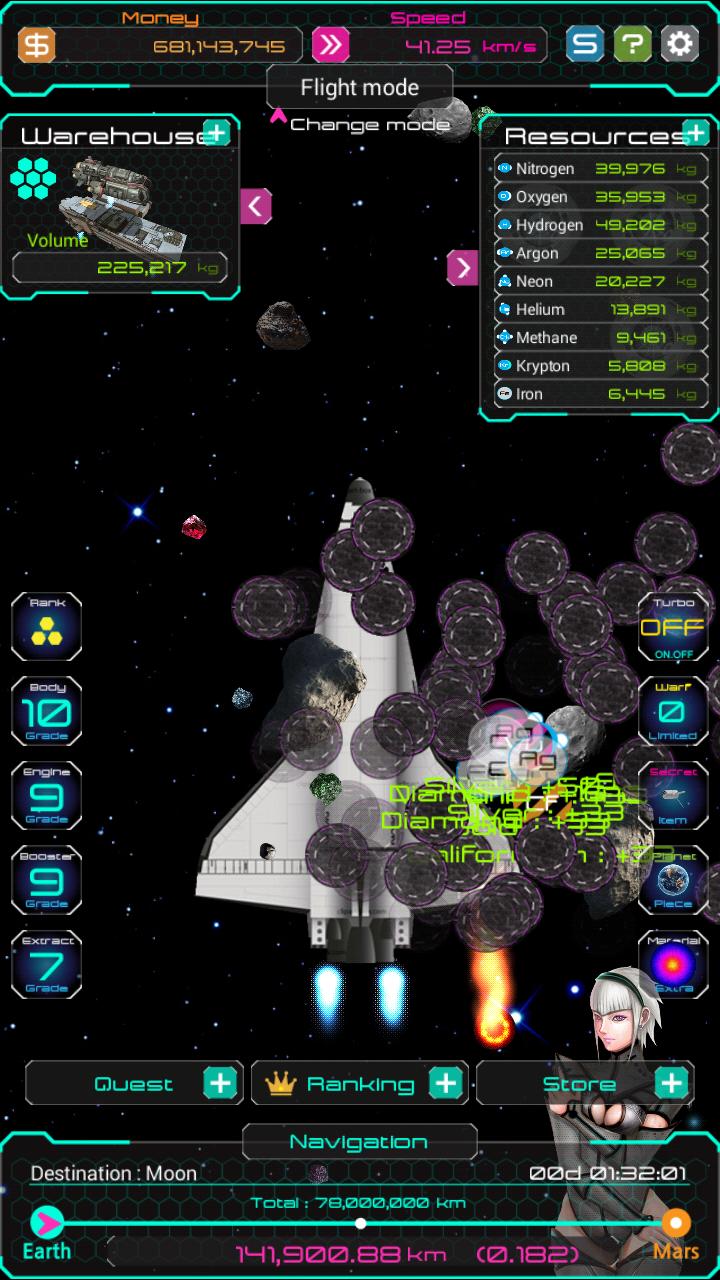Toggle the Turbo ON/OFF switch
Screen dimensions: 720x1280
point(672,627)
